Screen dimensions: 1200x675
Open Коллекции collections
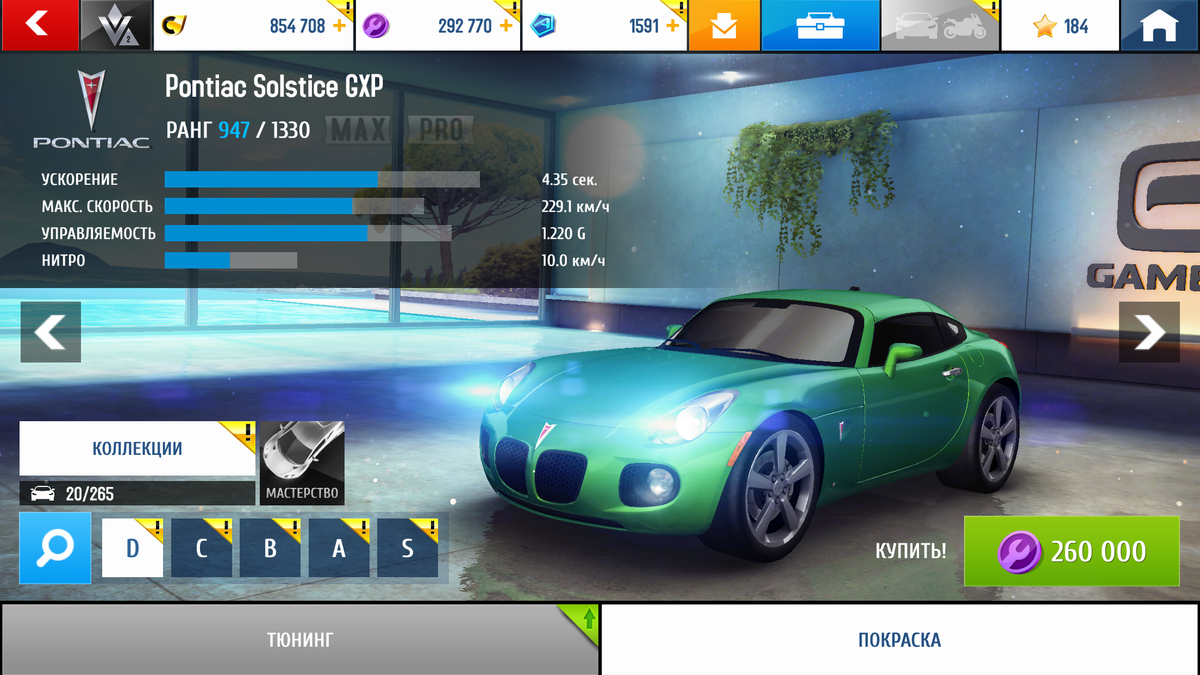(x=137, y=448)
